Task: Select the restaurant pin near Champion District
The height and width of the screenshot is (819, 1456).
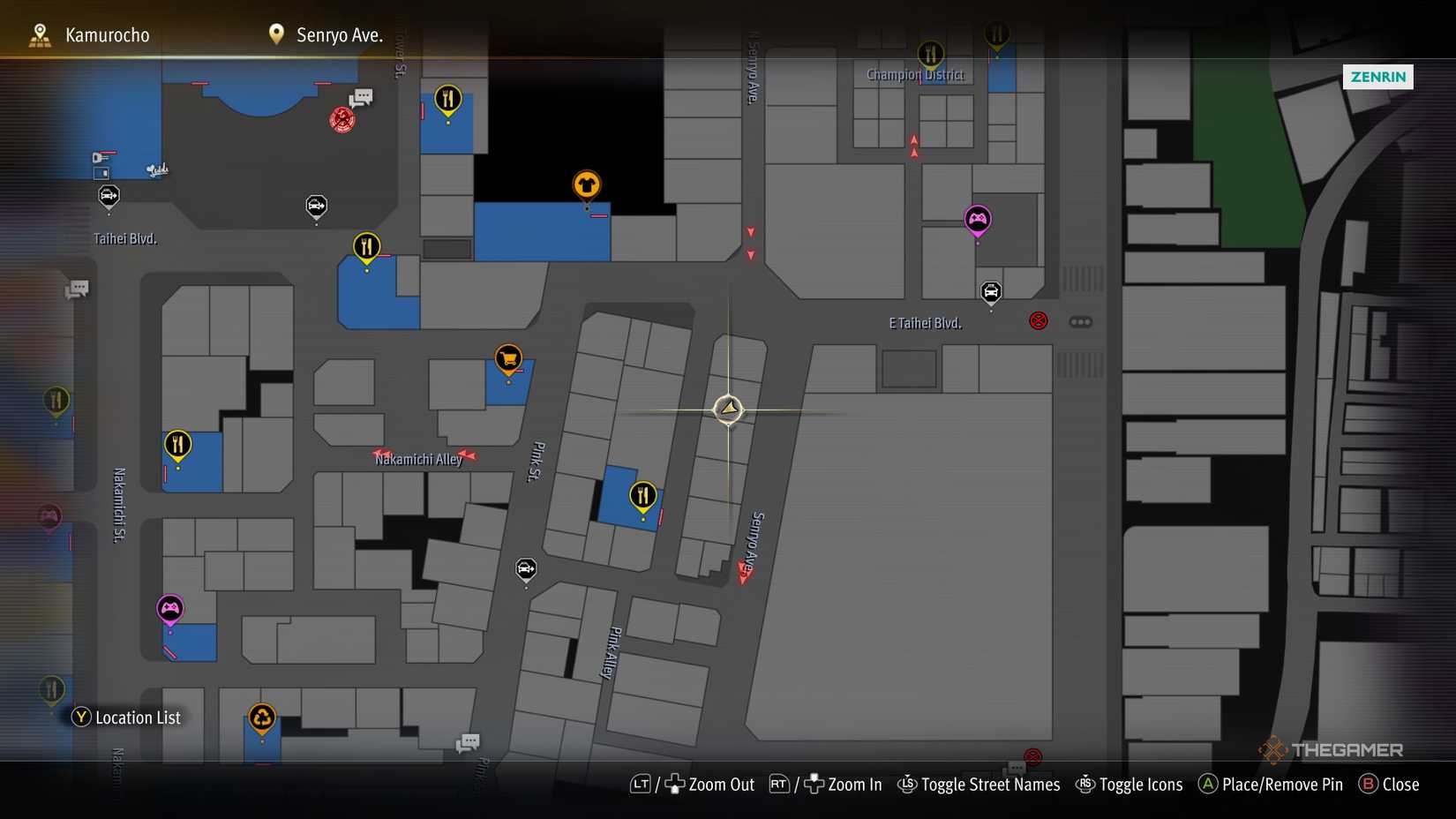Action: pyautogui.click(x=931, y=53)
